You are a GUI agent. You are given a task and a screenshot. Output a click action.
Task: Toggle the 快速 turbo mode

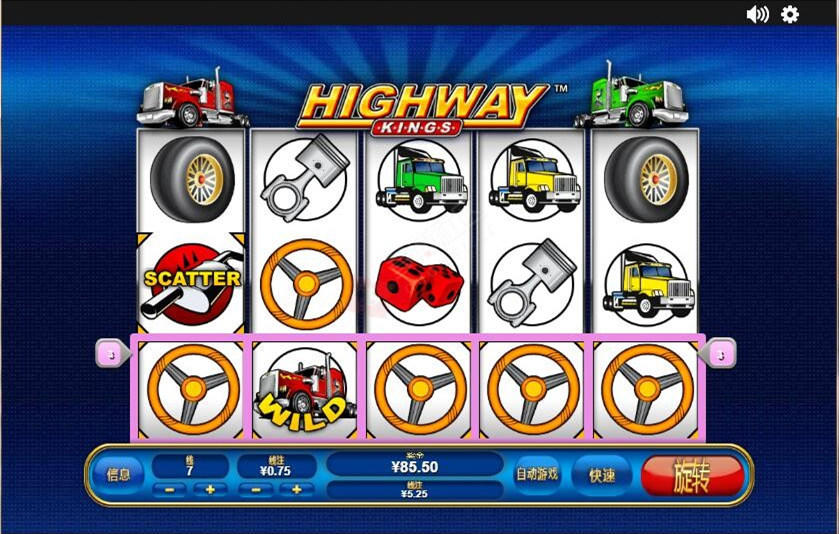(602, 476)
